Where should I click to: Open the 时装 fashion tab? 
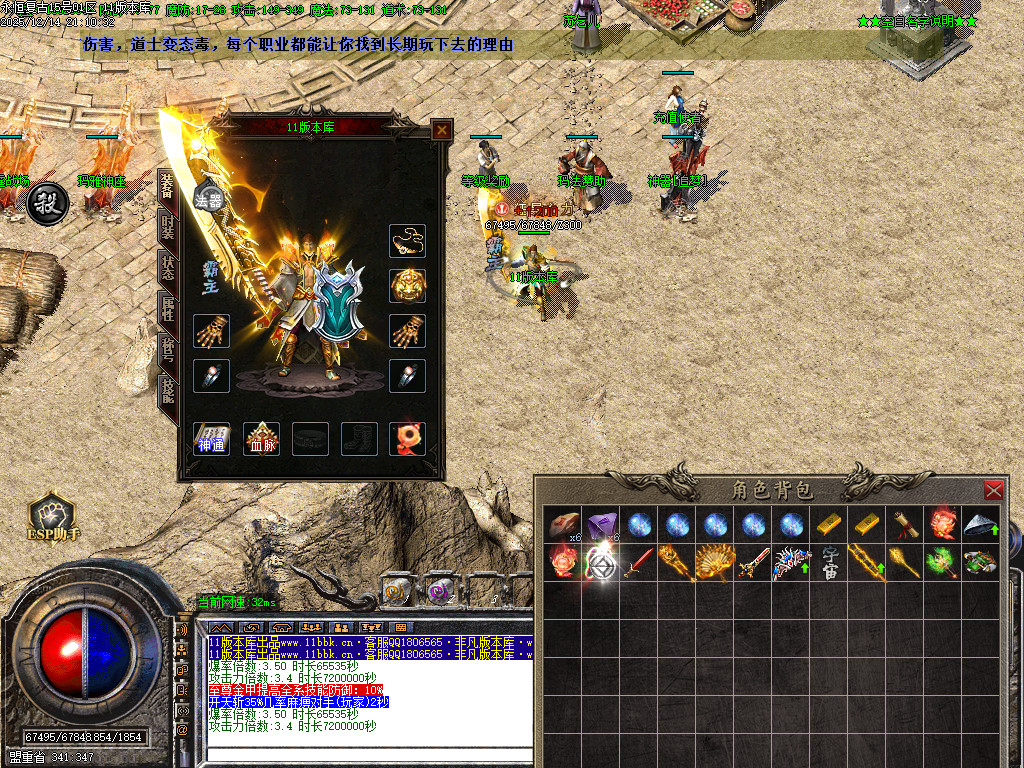[x=167, y=228]
